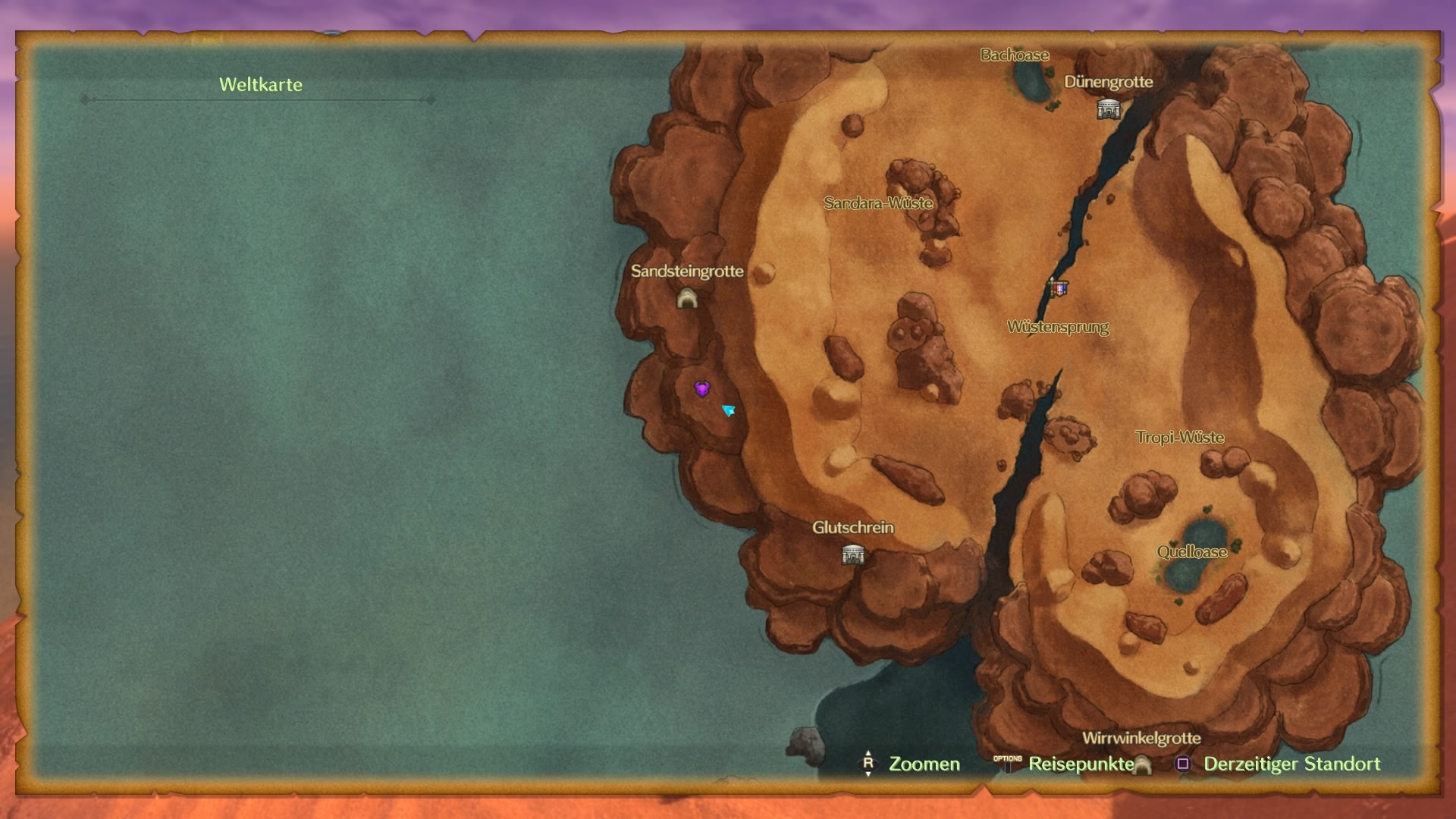
Task: Select the cyan player position arrow
Action: click(729, 410)
